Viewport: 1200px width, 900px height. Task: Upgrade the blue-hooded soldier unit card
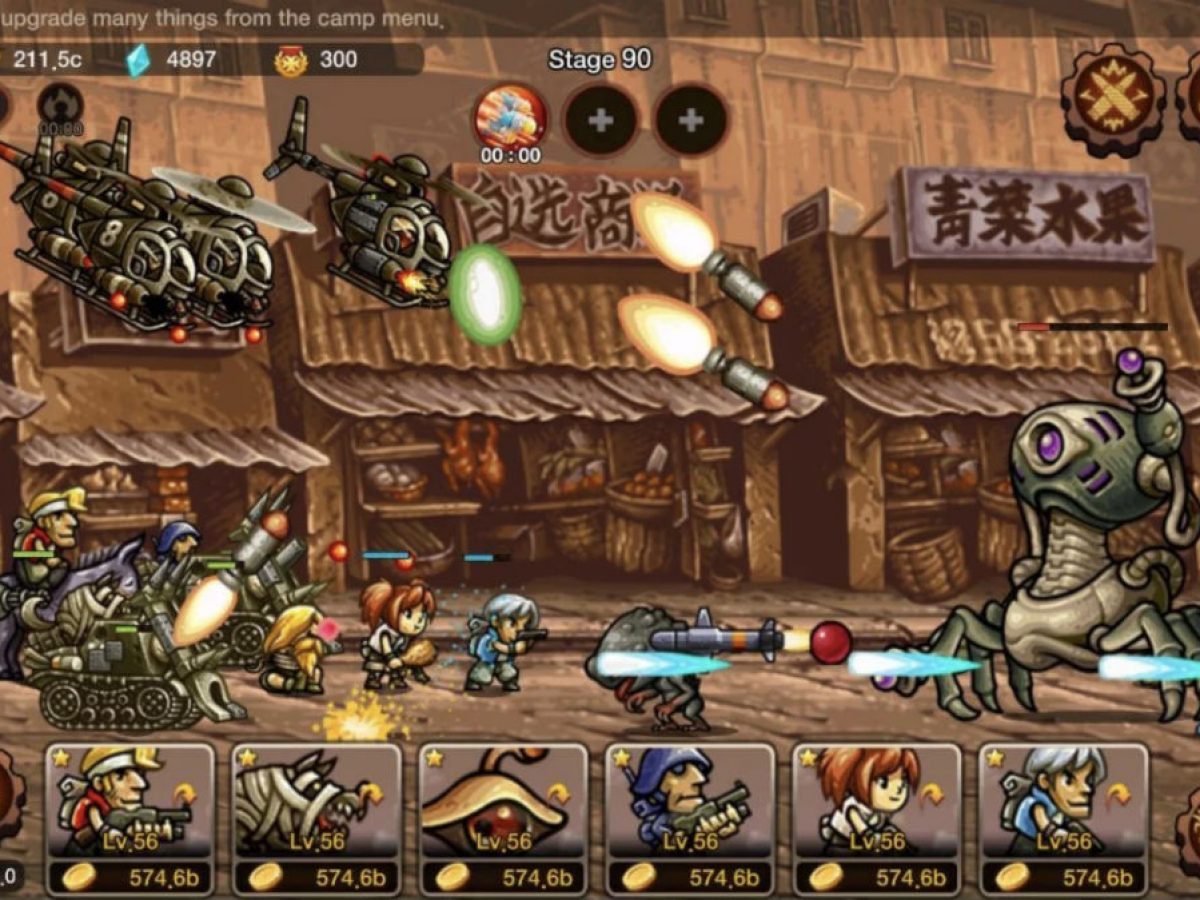[690, 877]
